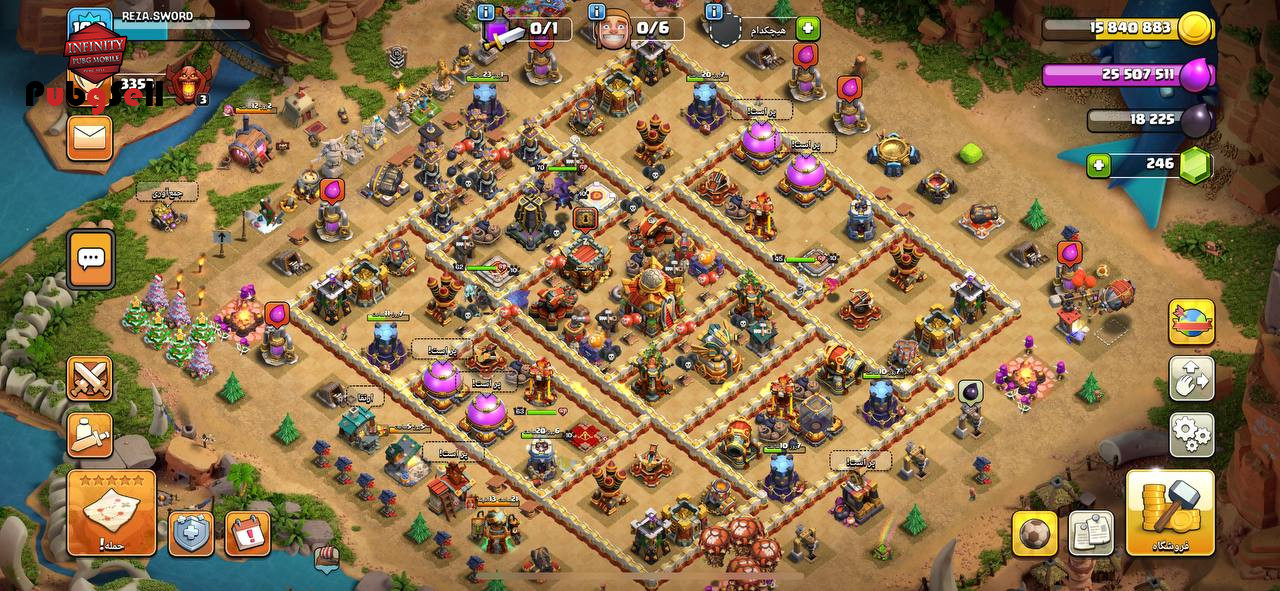1280x591 pixels.
Task: Show info for the empty shield slot
Action: pyautogui.click(x=713, y=12)
